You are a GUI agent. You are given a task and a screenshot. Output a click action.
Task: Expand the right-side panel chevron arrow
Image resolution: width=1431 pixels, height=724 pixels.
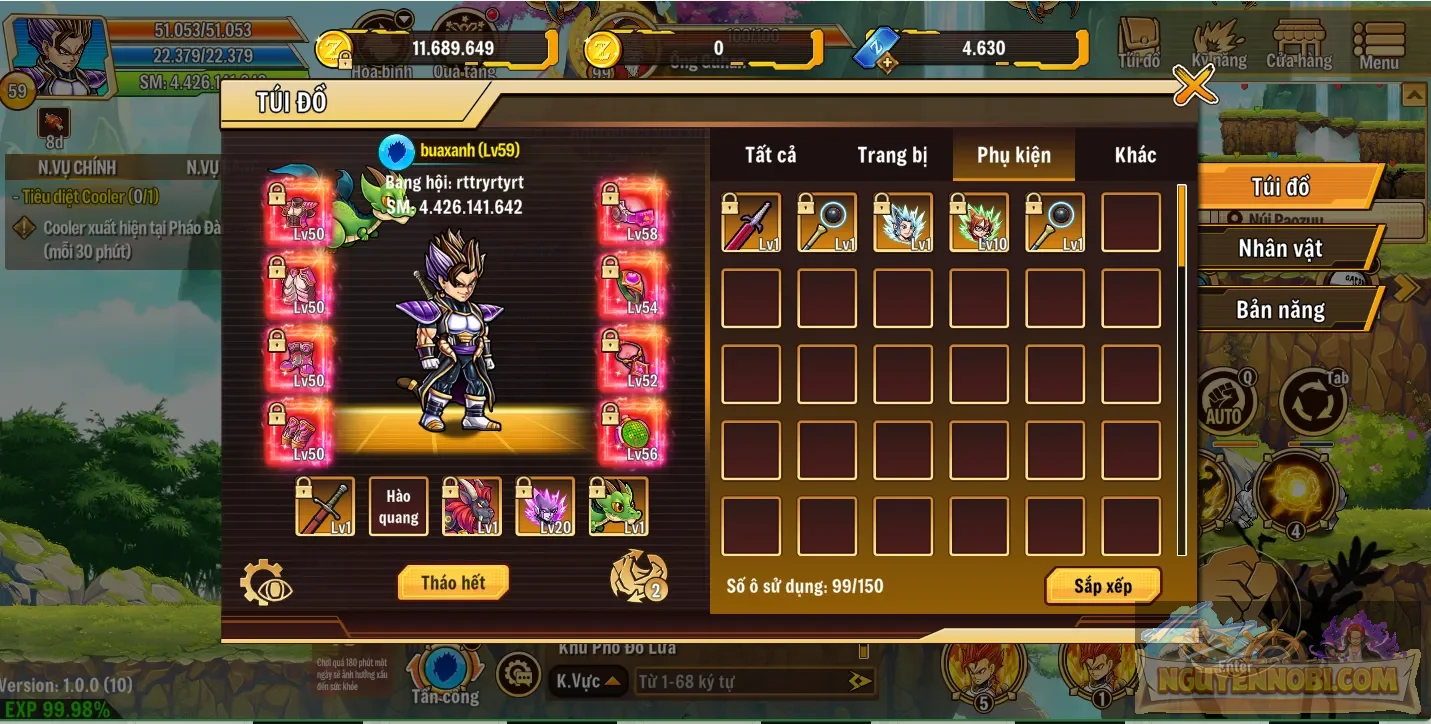tap(1406, 288)
